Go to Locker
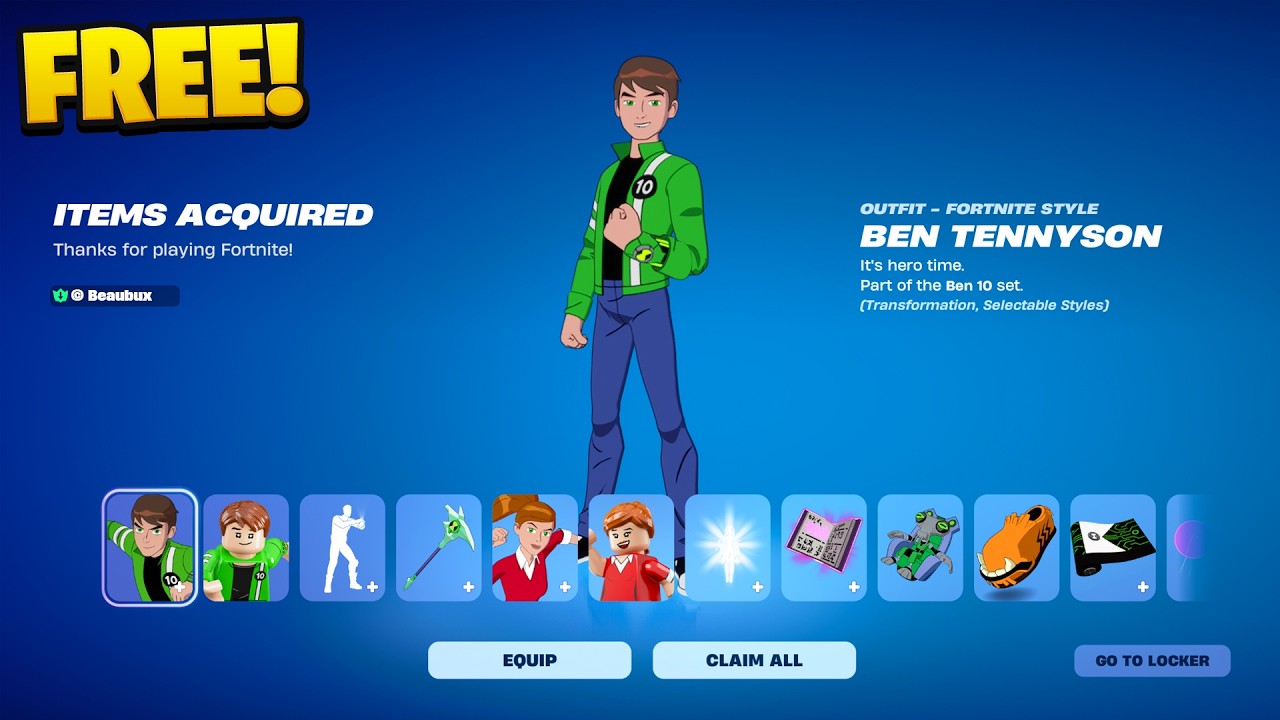This screenshot has width=1280, height=720. [1152, 660]
